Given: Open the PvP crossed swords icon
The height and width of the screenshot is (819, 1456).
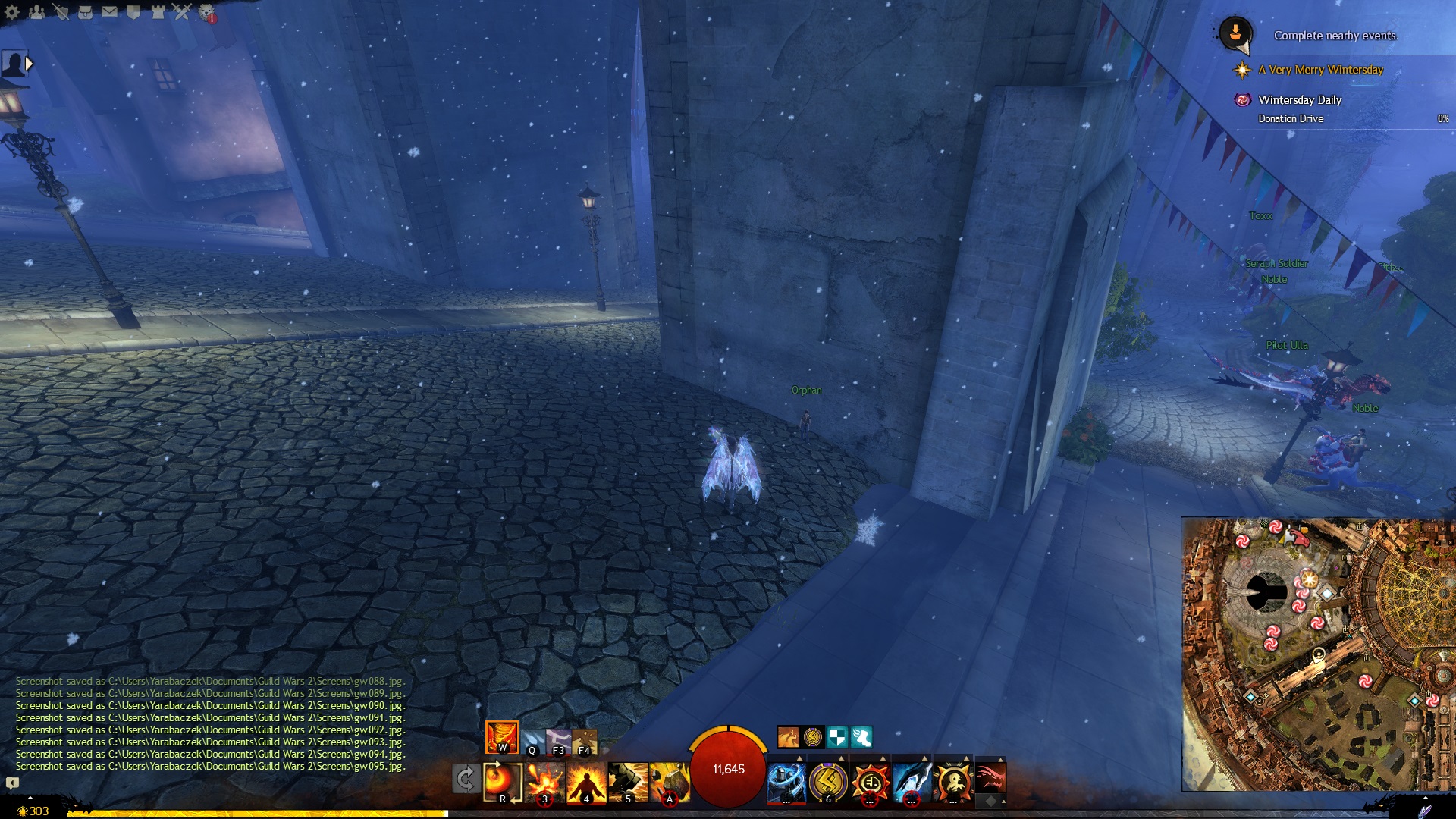Looking at the screenshot, I should (x=182, y=12).
